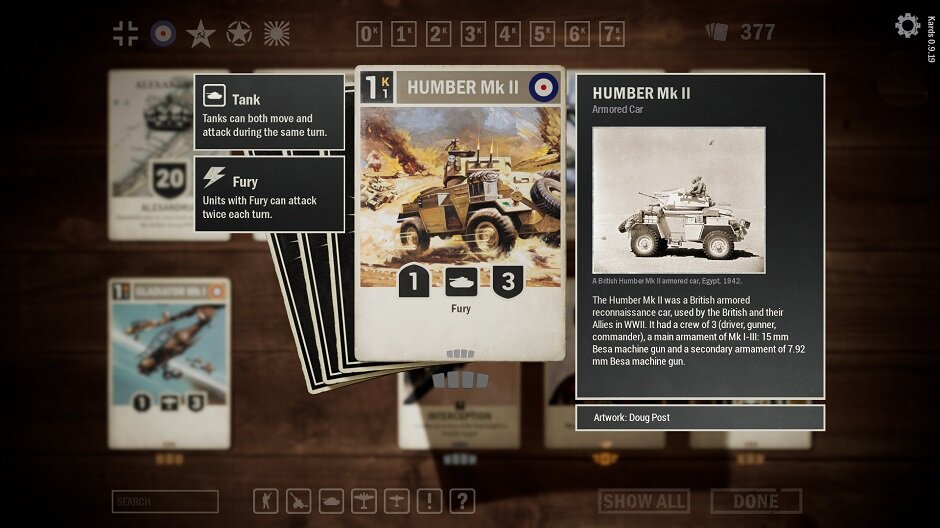Screen dimensions: 940x528
Task: Choose the US star faction filter
Action: (239, 33)
